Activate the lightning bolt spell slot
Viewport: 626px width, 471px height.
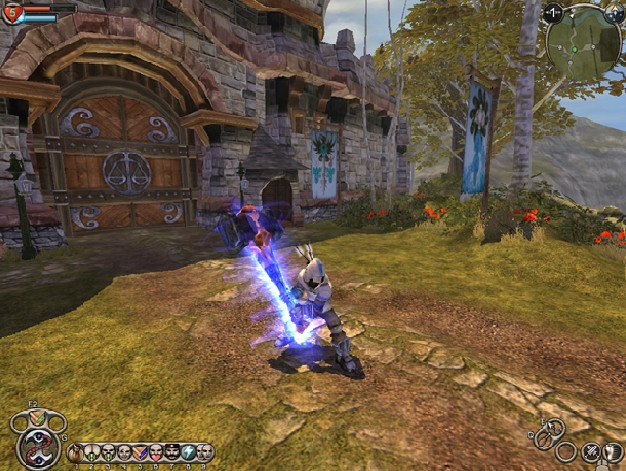coord(189,453)
